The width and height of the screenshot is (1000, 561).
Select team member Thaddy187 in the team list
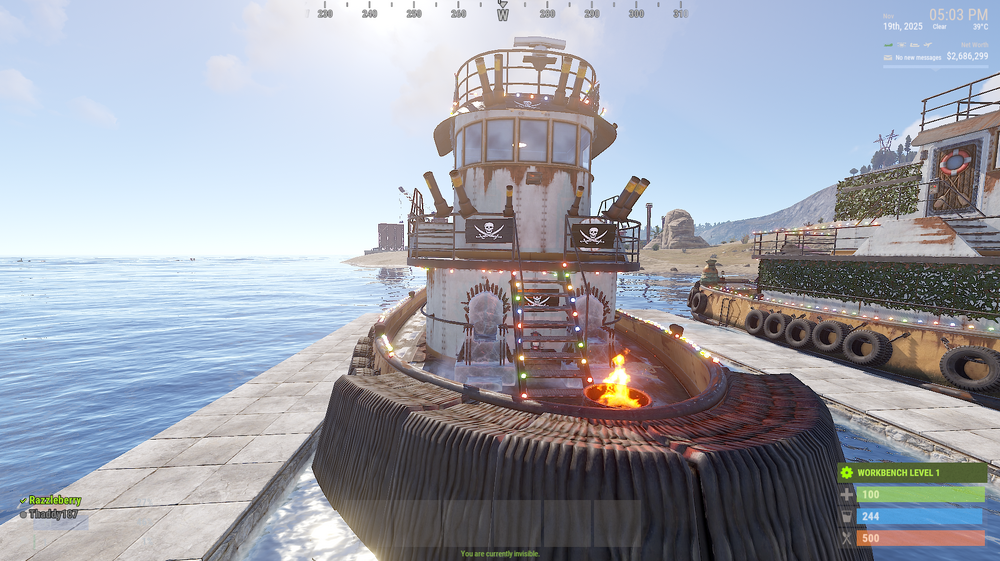[51, 513]
